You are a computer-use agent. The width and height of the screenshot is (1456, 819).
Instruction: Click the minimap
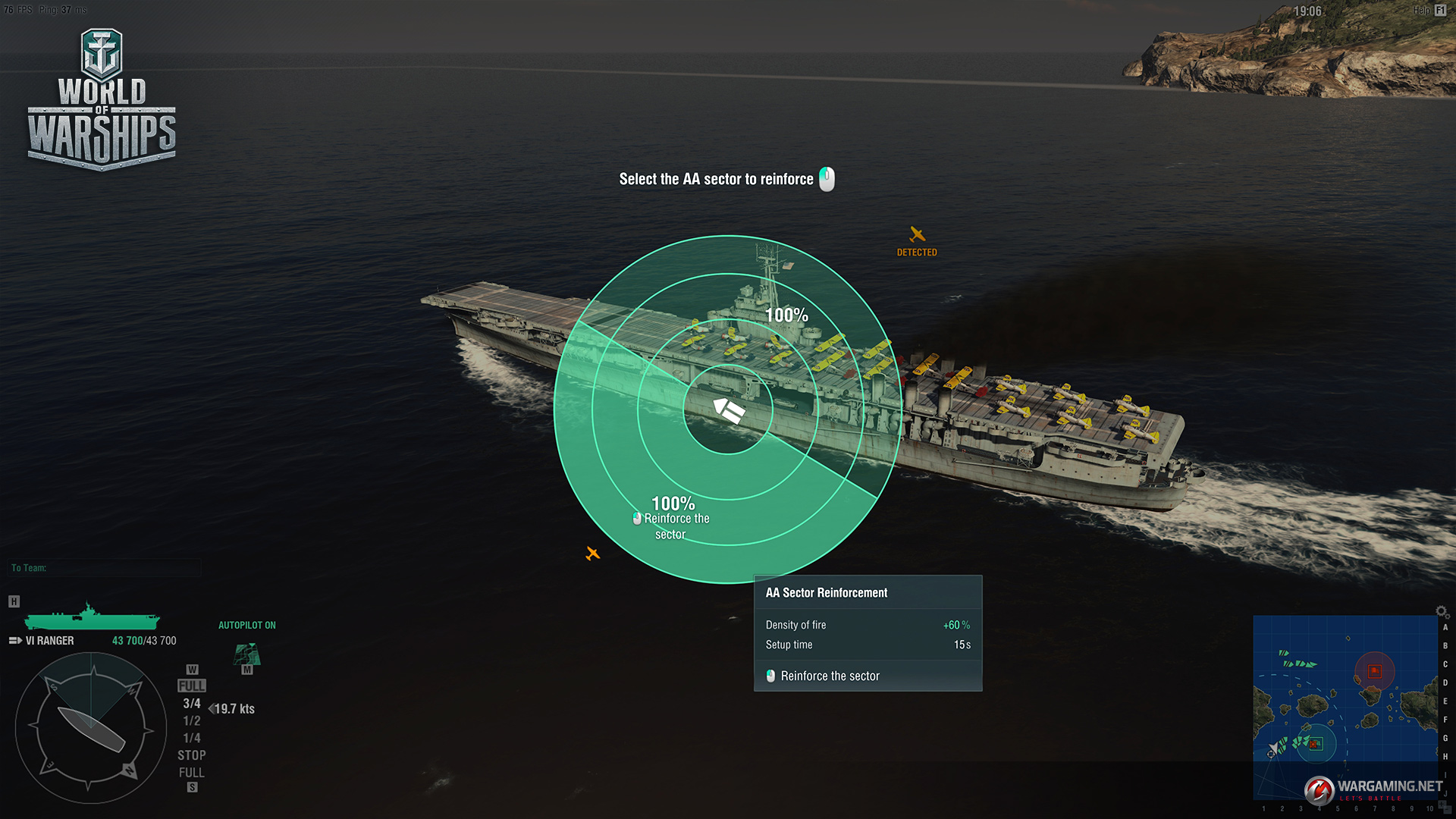coord(1345,705)
